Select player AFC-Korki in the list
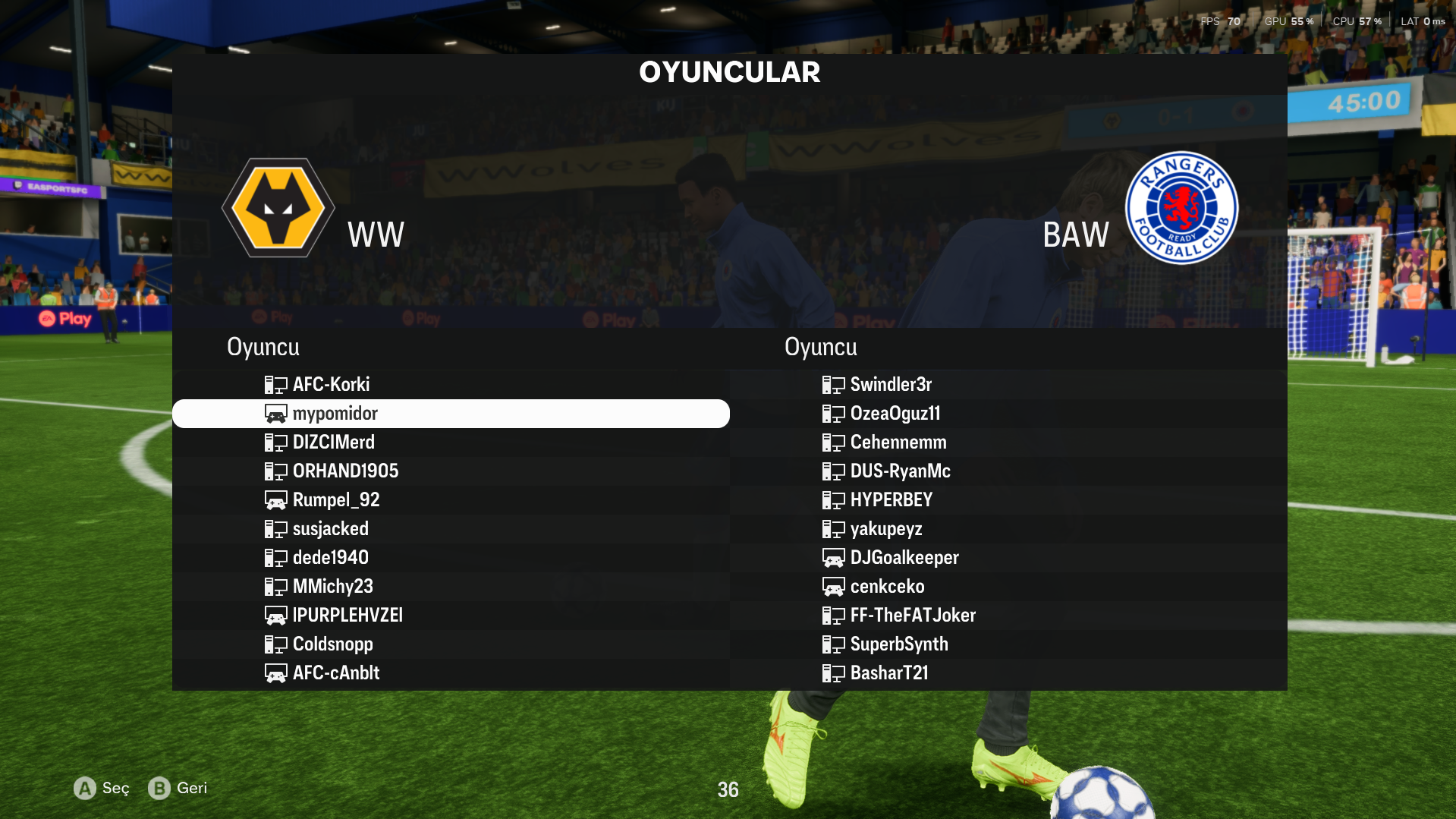Image resolution: width=1456 pixels, height=819 pixels. tap(331, 385)
